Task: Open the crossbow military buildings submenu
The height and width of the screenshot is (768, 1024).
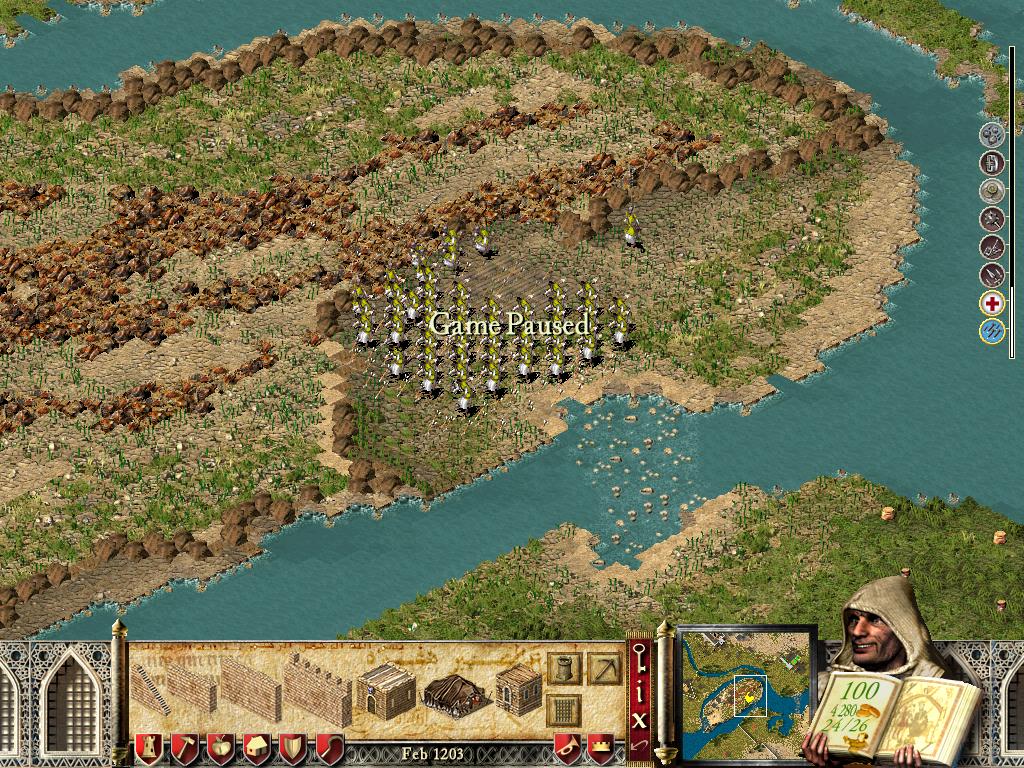Action: coord(604,669)
